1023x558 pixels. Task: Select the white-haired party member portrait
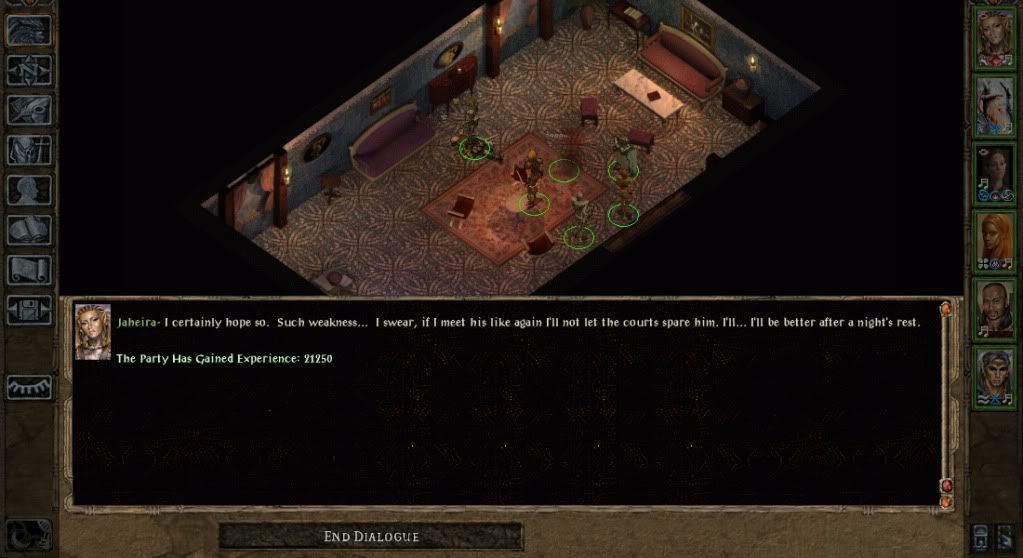point(994,106)
